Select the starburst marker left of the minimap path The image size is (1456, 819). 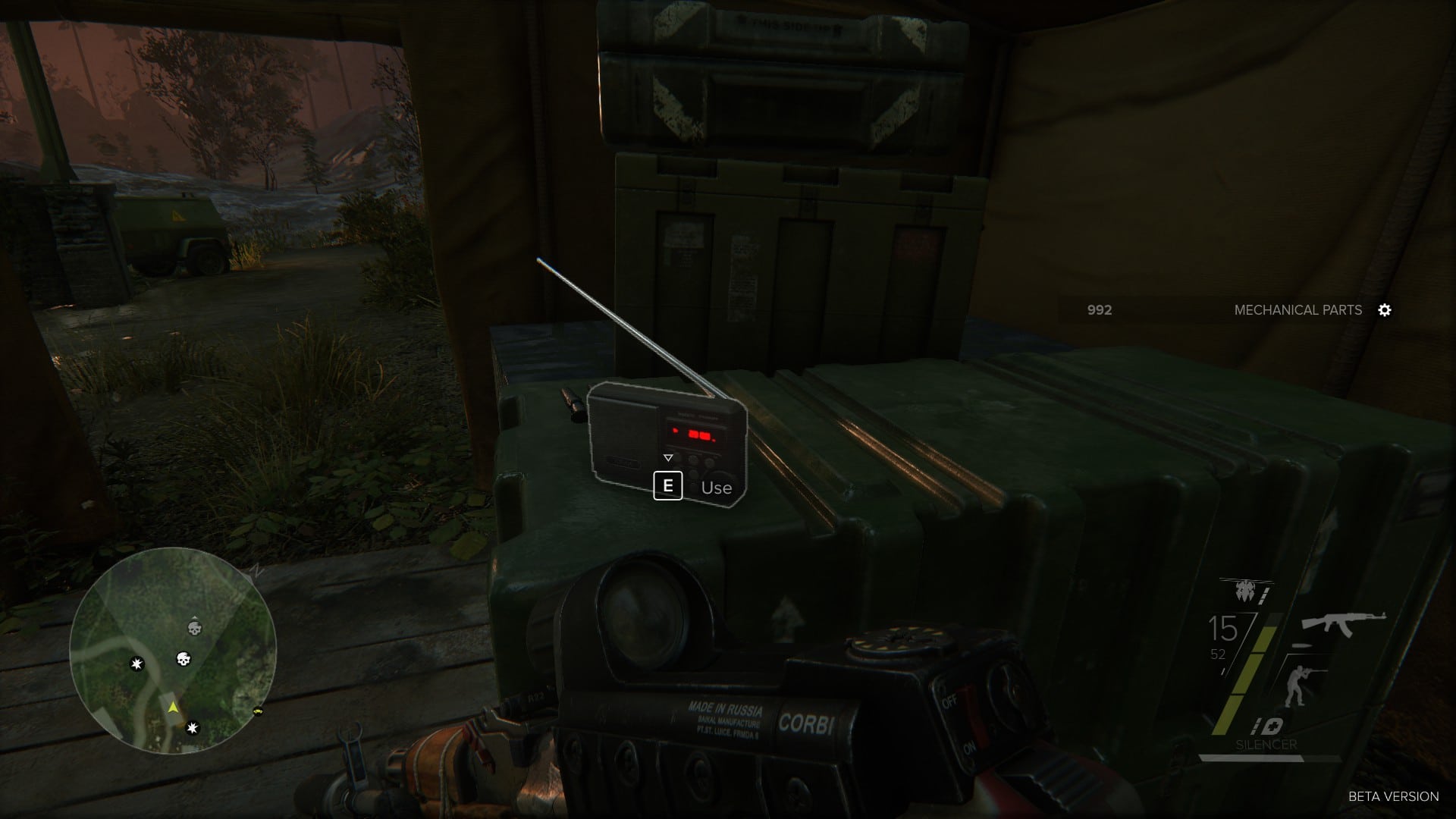tap(136, 664)
